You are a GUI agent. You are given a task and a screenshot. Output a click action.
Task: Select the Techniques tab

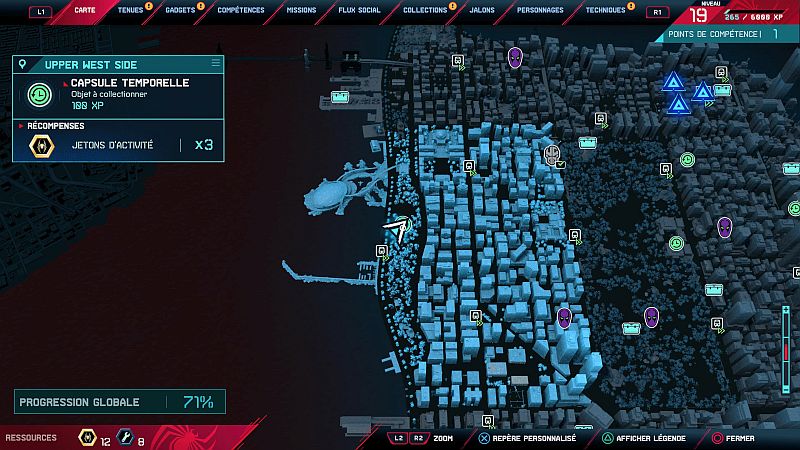tap(605, 11)
